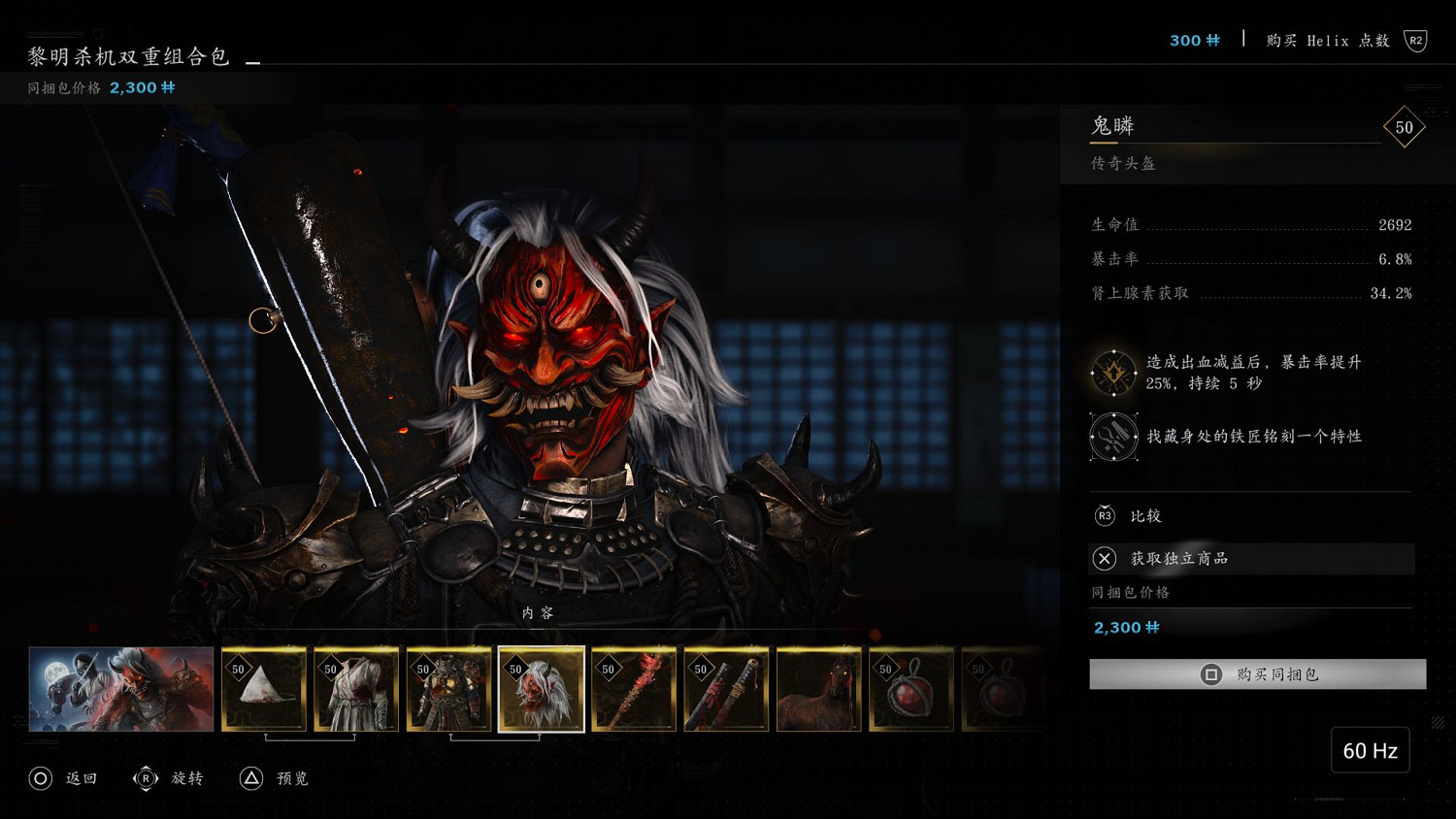Open 购买 Helix 点数 store
This screenshot has width=1456, height=819.
(x=1328, y=41)
